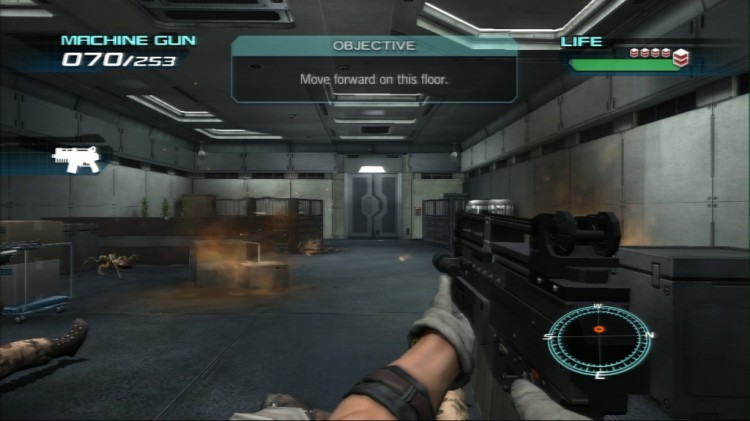Click the Objective panel

pos(374,69)
